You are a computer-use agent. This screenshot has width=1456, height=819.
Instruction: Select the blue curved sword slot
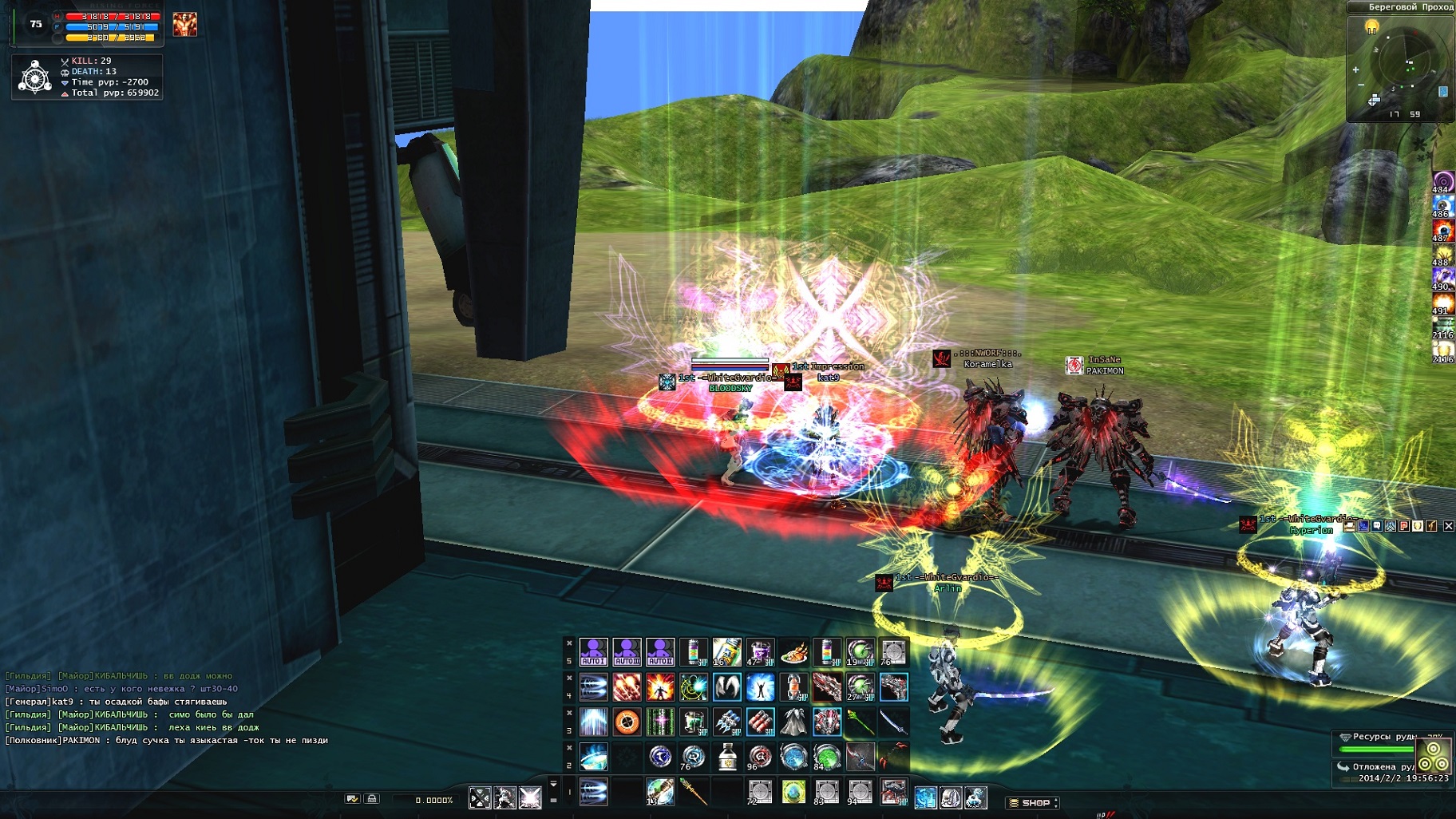[x=893, y=722]
